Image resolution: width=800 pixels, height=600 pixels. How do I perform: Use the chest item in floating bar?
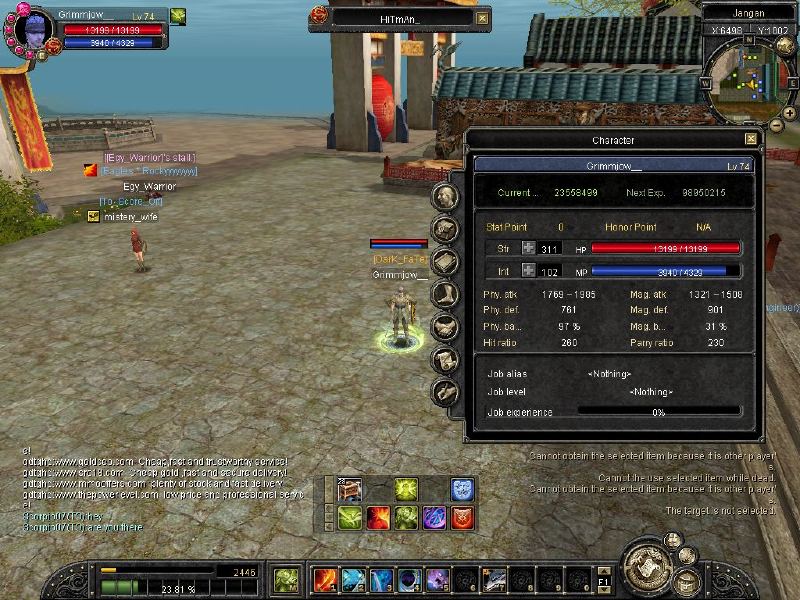tap(350, 490)
